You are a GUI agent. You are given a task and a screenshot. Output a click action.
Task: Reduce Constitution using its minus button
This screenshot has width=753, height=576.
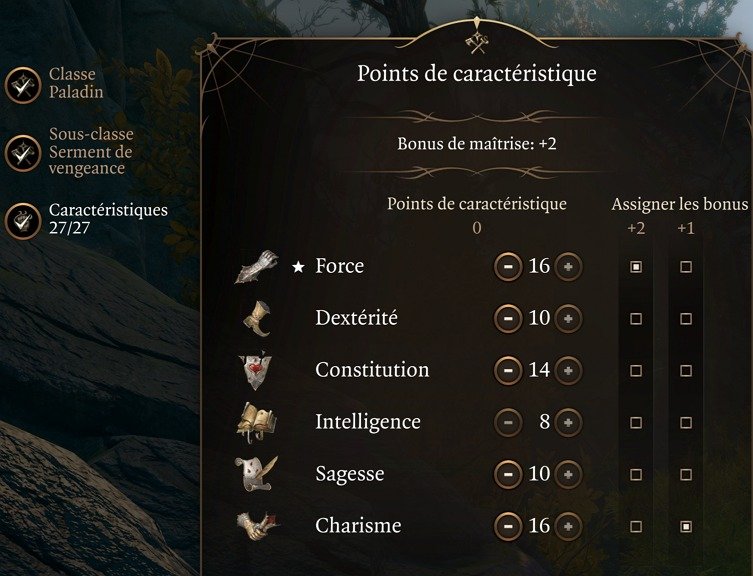tap(508, 370)
